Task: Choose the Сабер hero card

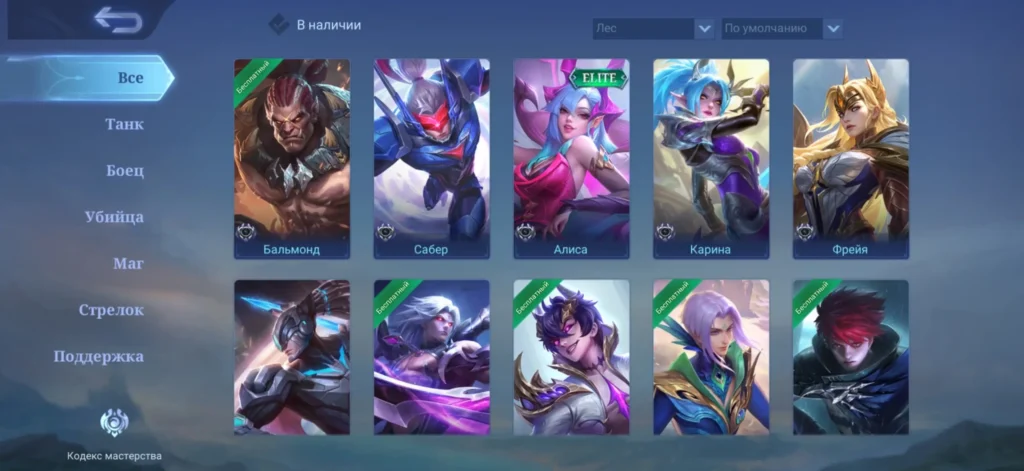Action: [x=432, y=159]
